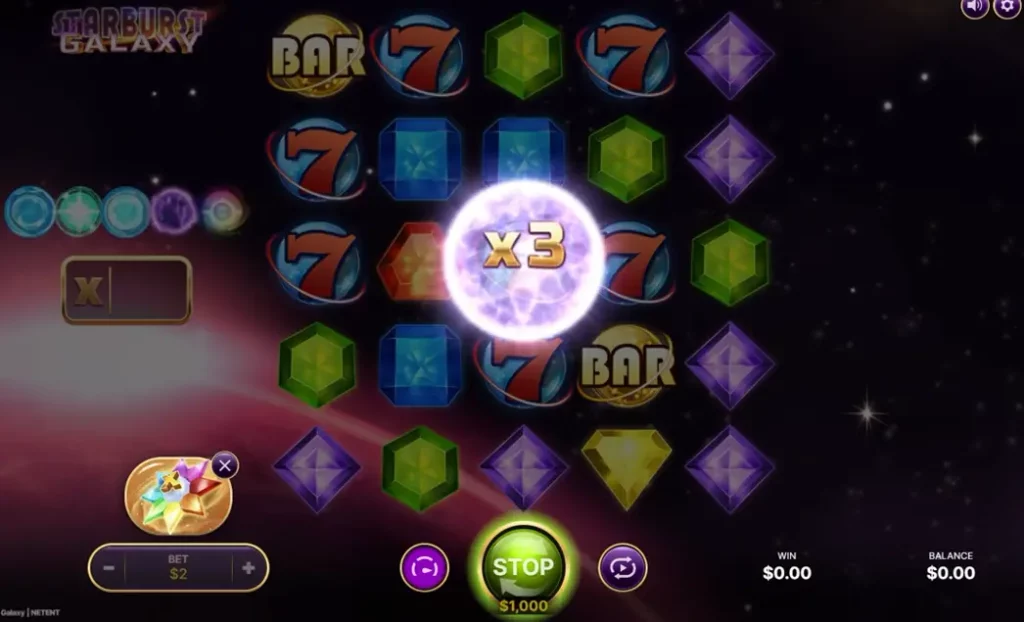Open the autoplay button right of STOP

(623, 568)
